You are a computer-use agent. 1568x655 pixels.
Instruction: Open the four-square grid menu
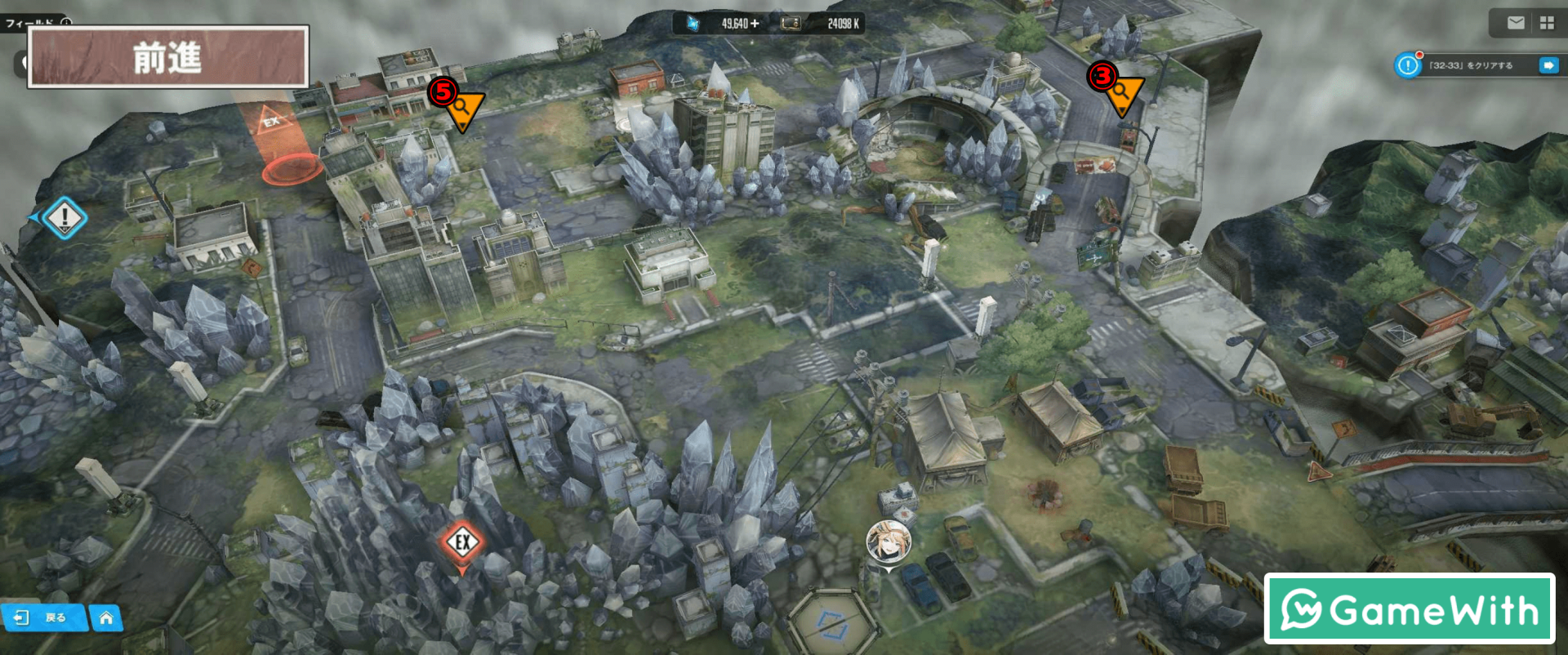pyautogui.click(x=1547, y=23)
